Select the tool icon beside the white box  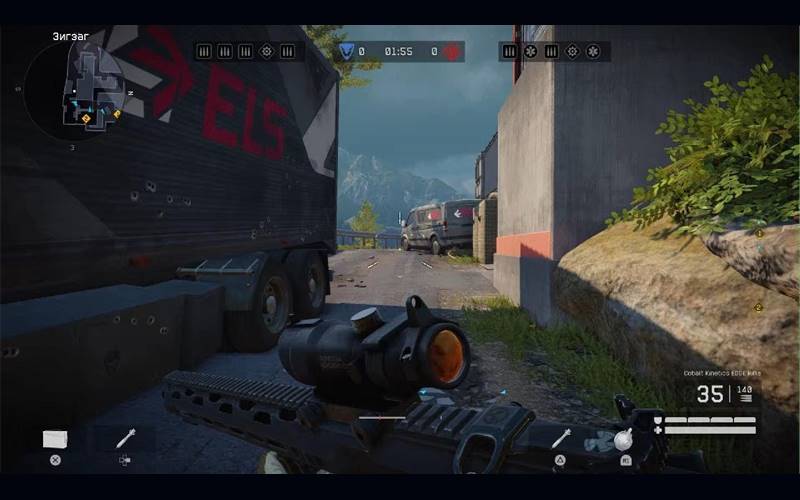point(125,438)
